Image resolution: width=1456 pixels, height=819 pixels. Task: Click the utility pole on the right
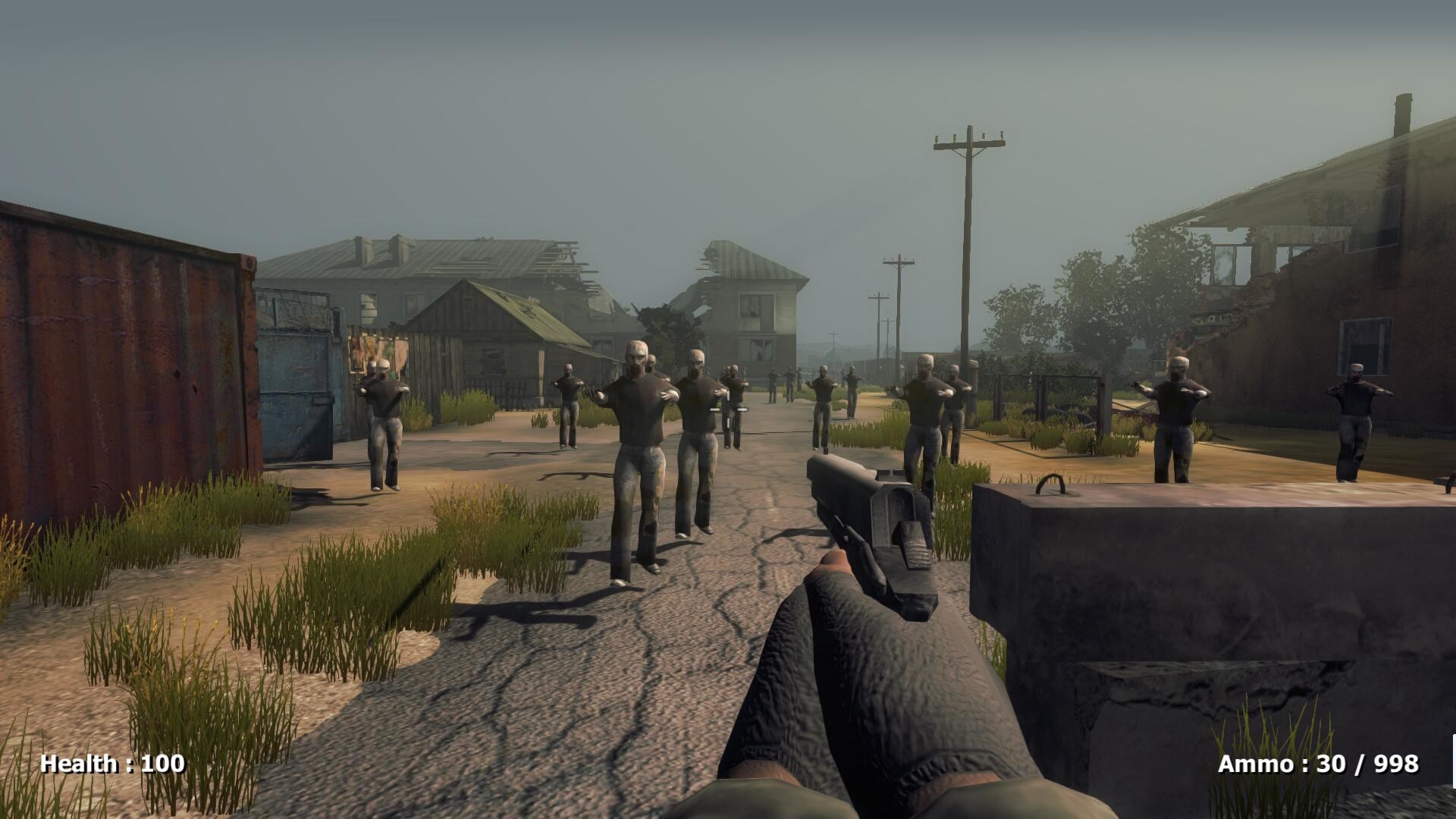[965, 227]
